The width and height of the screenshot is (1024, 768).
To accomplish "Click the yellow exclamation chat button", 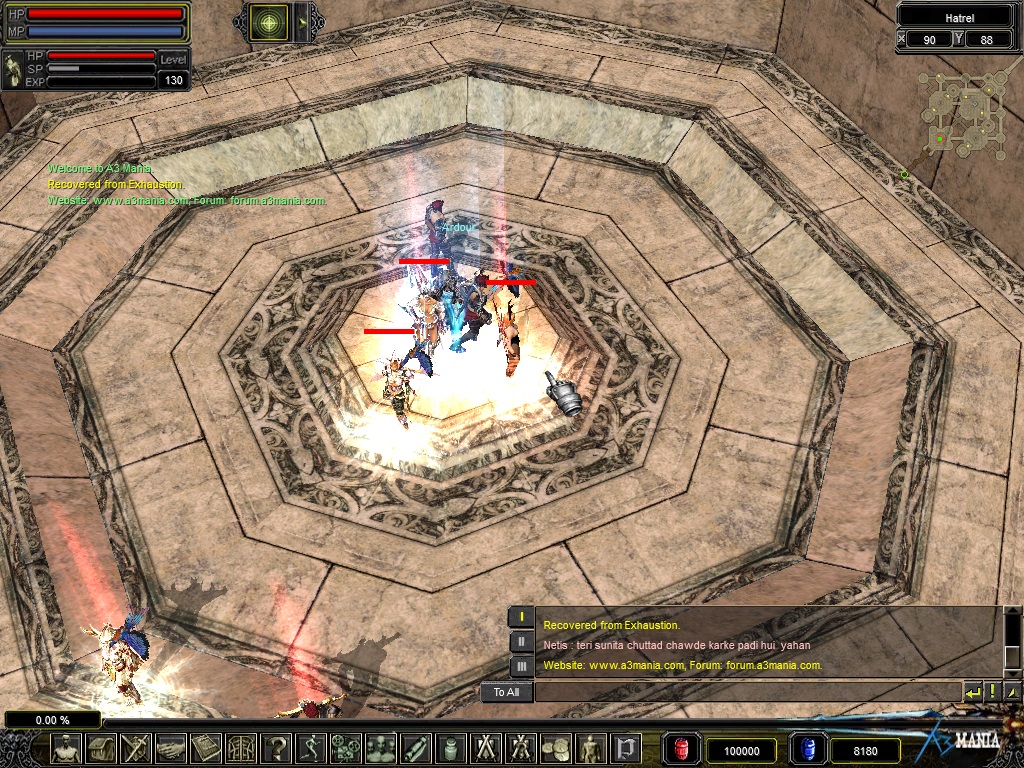I will point(992,692).
